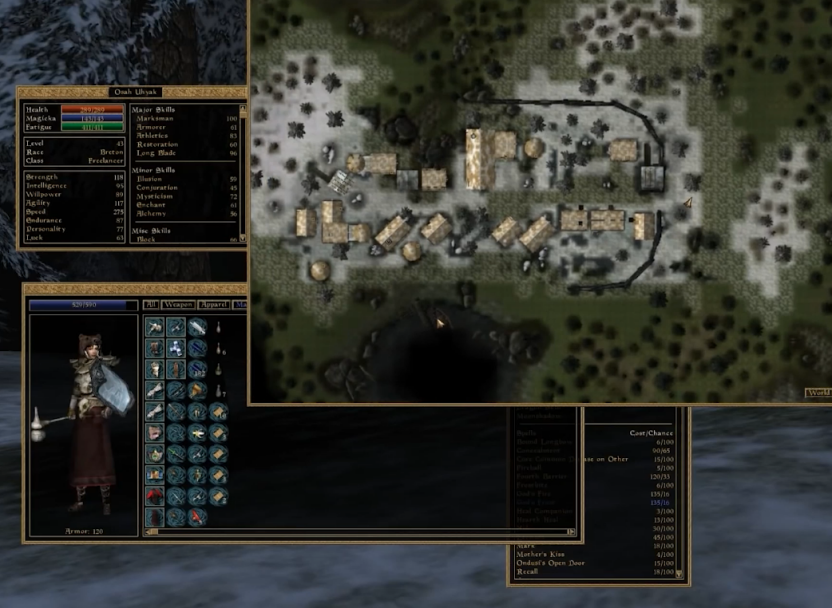Click the spell list scroll-down arrow
832x608 pixels.
pos(679,573)
